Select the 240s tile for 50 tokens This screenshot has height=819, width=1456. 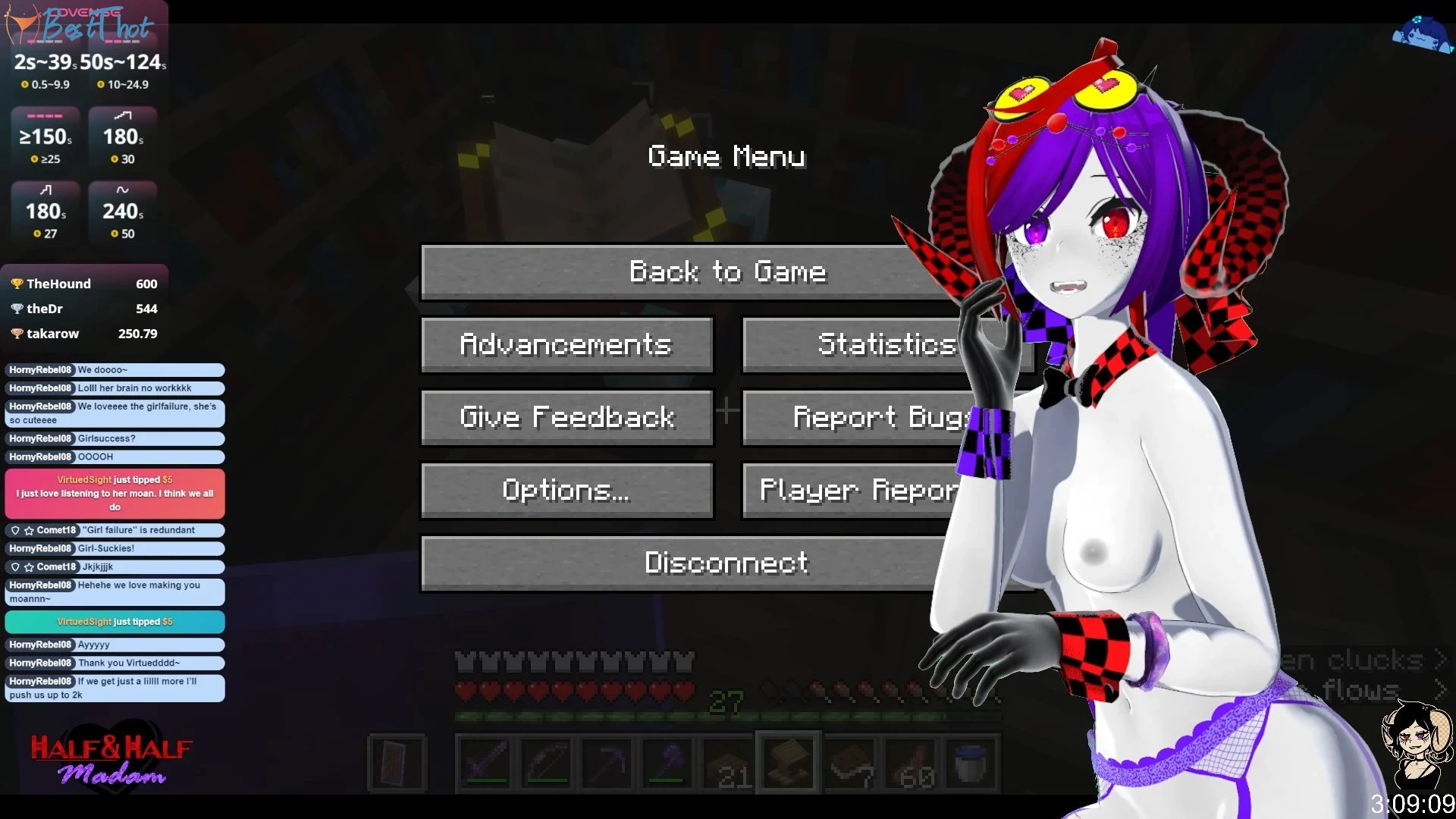(x=123, y=212)
